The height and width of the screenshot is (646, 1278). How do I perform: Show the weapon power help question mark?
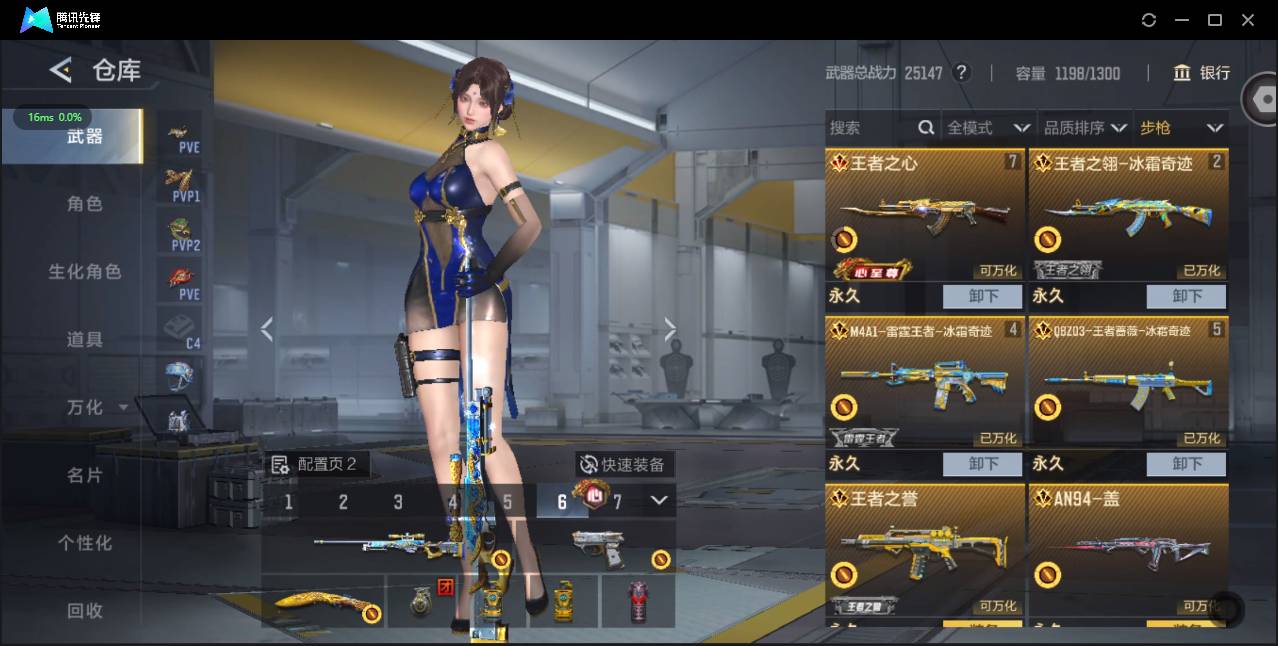(x=962, y=73)
